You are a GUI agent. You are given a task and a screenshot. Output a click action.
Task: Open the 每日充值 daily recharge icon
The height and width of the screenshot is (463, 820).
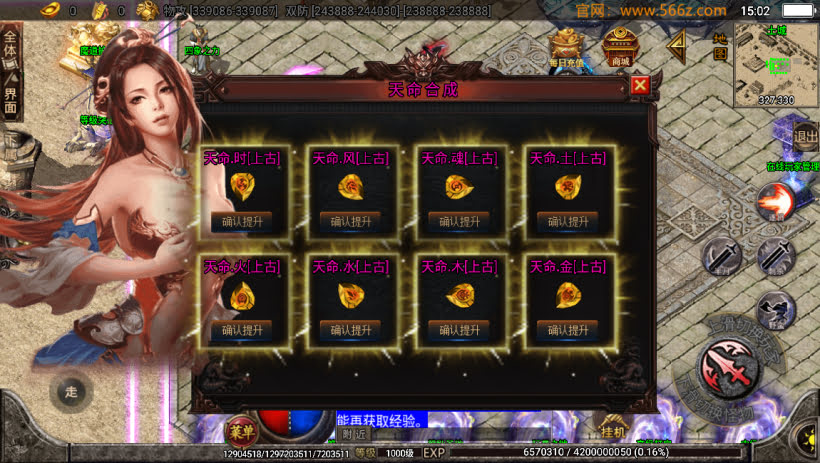[x=568, y=47]
